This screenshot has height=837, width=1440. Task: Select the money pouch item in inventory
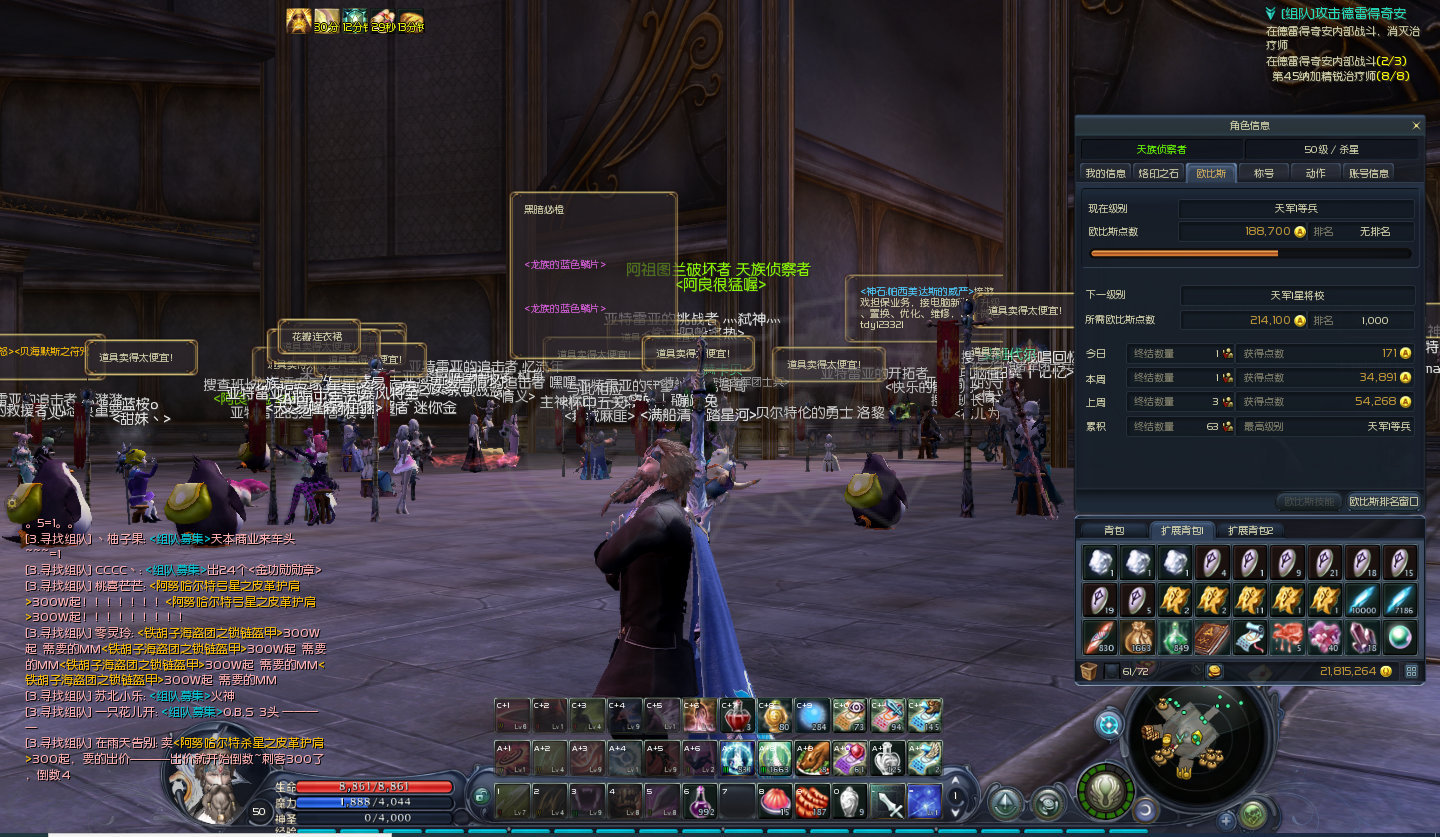(1136, 637)
